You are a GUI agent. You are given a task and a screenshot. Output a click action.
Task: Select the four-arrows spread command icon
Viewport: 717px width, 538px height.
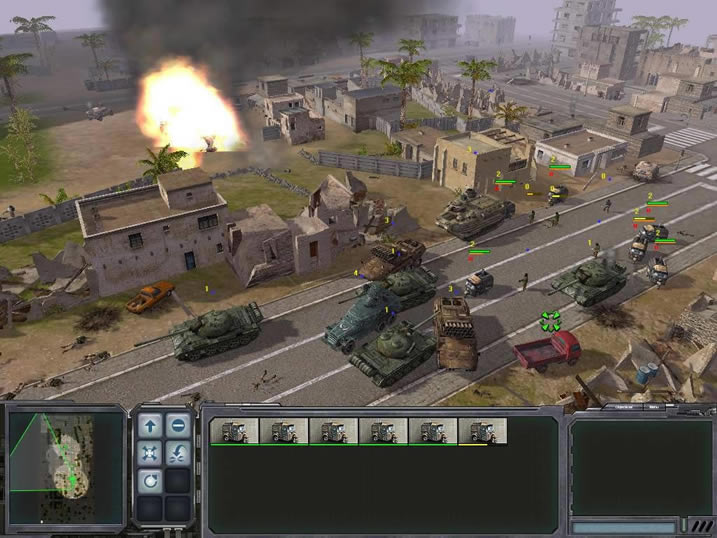150,454
